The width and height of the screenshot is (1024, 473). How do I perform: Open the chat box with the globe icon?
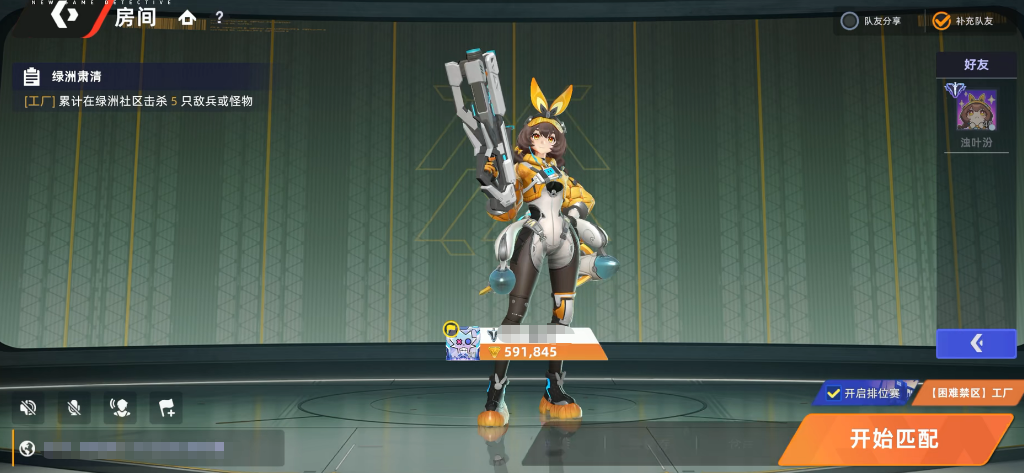pyautogui.click(x=28, y=448)
